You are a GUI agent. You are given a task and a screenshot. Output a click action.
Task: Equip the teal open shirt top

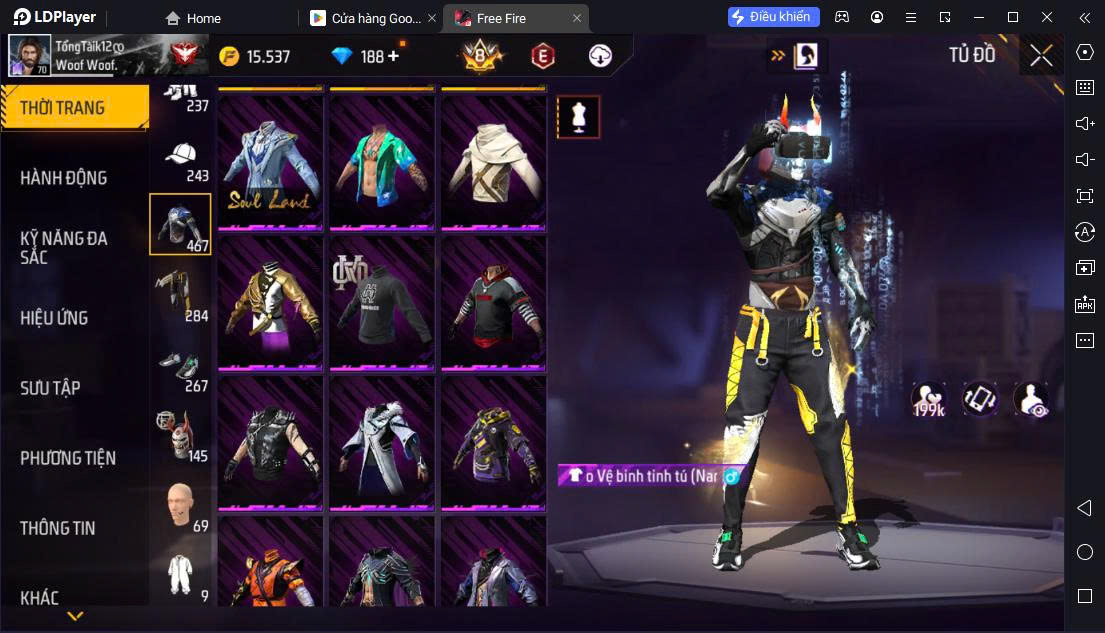(x=382, y=160)
